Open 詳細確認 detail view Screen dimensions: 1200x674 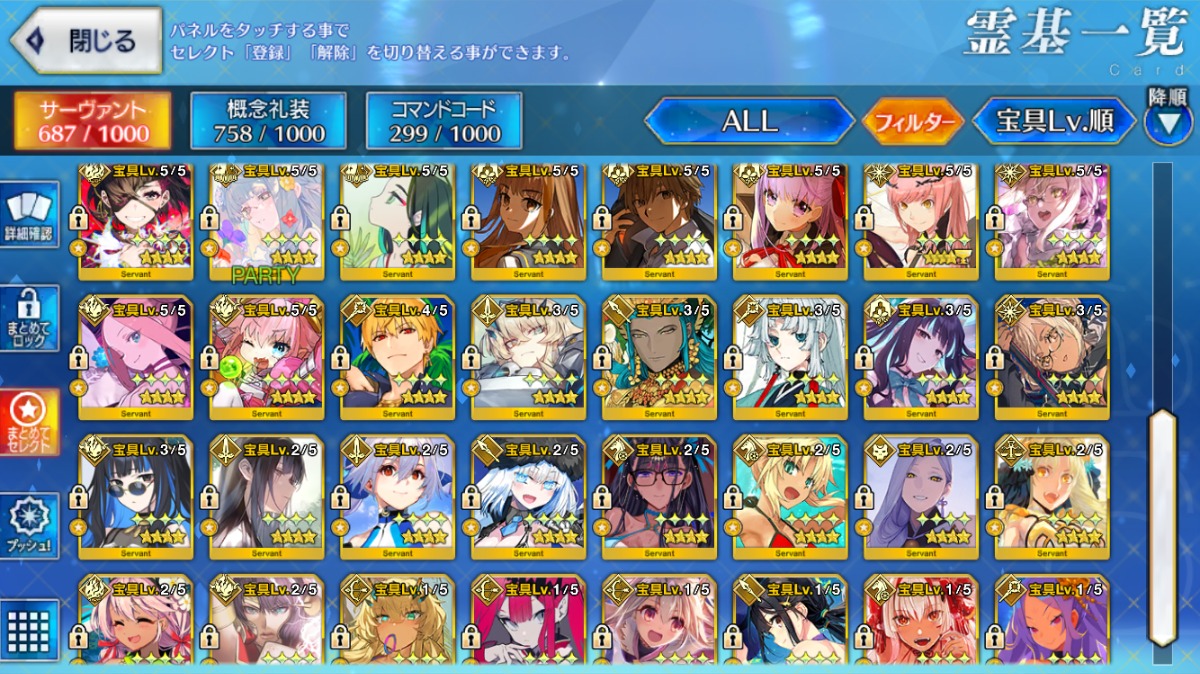(x=31, y=217)
